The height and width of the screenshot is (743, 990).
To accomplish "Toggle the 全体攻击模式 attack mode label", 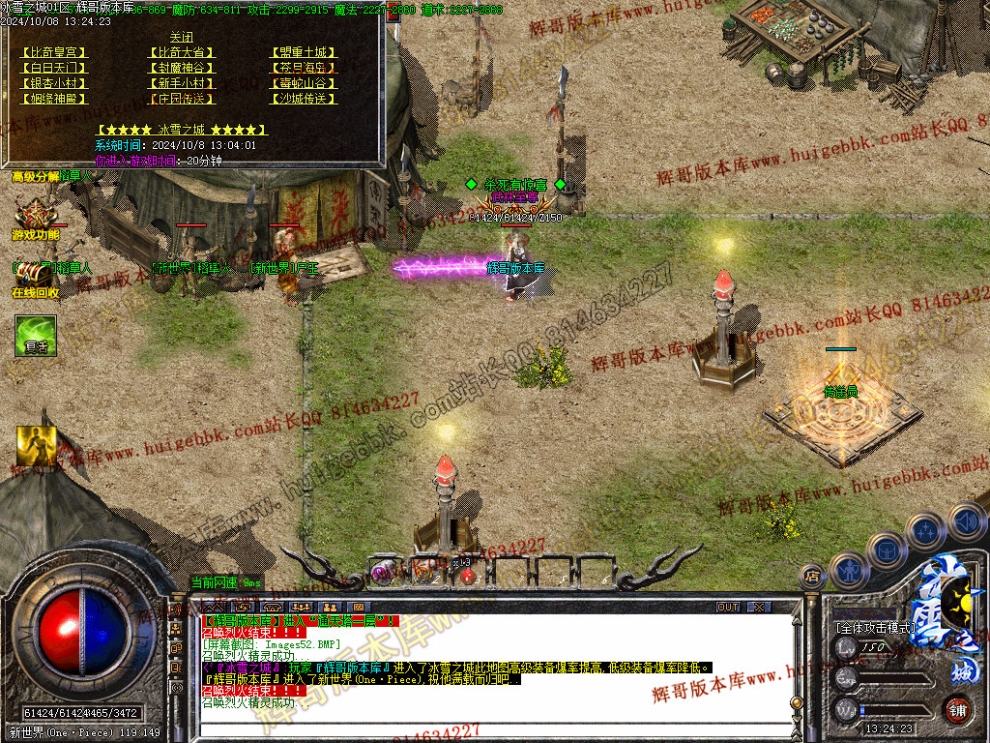I will click(x=873, y=628).
